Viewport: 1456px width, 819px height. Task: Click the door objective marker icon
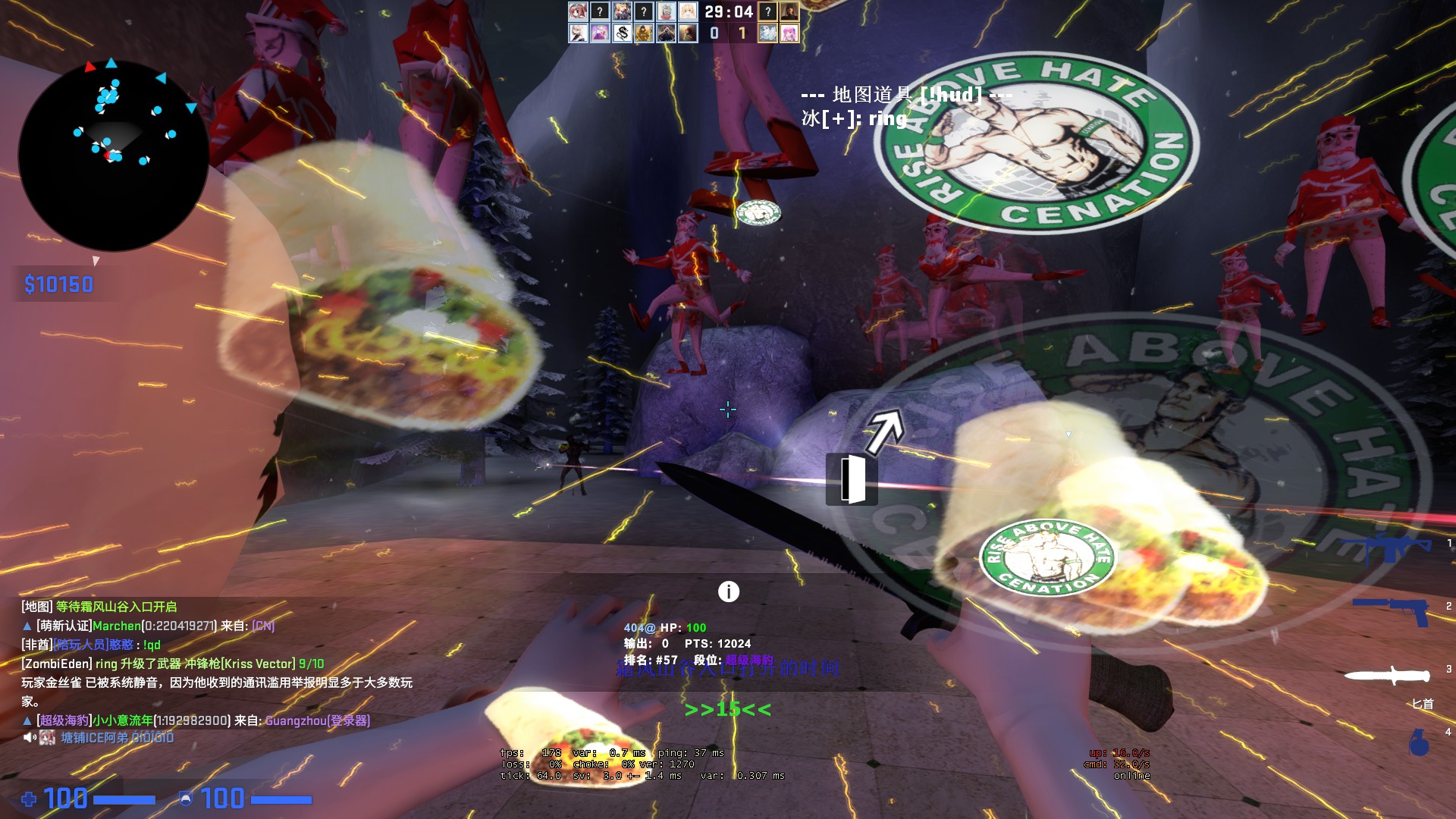852,479
